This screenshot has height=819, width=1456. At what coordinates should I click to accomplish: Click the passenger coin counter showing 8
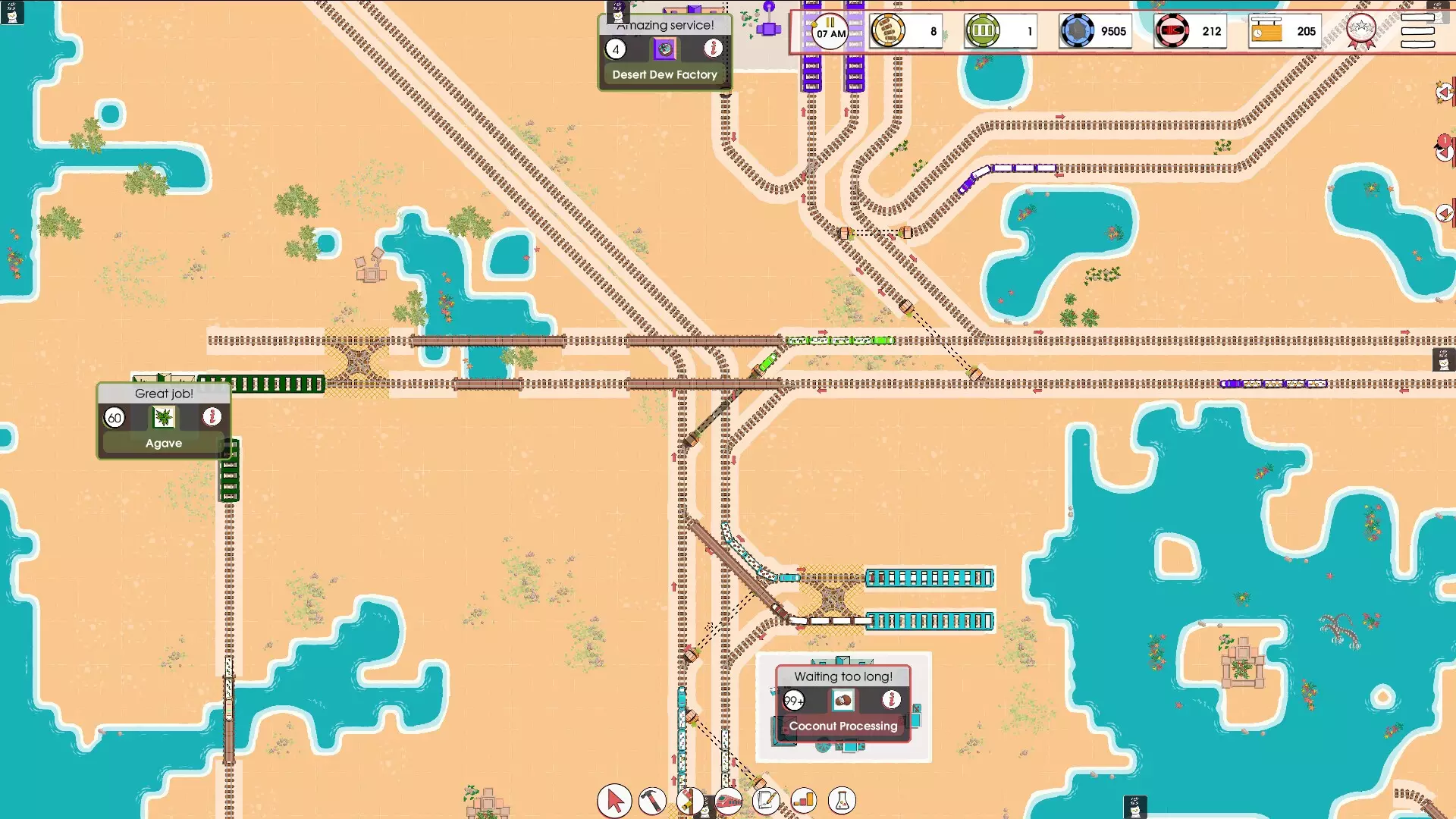906,31
